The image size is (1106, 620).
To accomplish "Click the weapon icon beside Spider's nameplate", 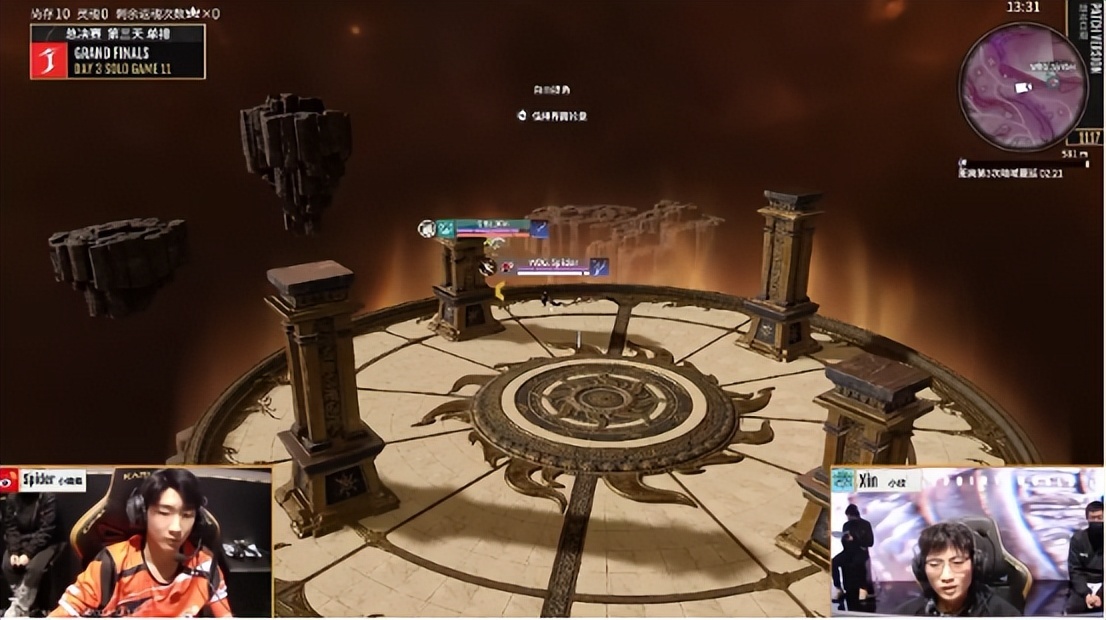I will click(598, 267).
